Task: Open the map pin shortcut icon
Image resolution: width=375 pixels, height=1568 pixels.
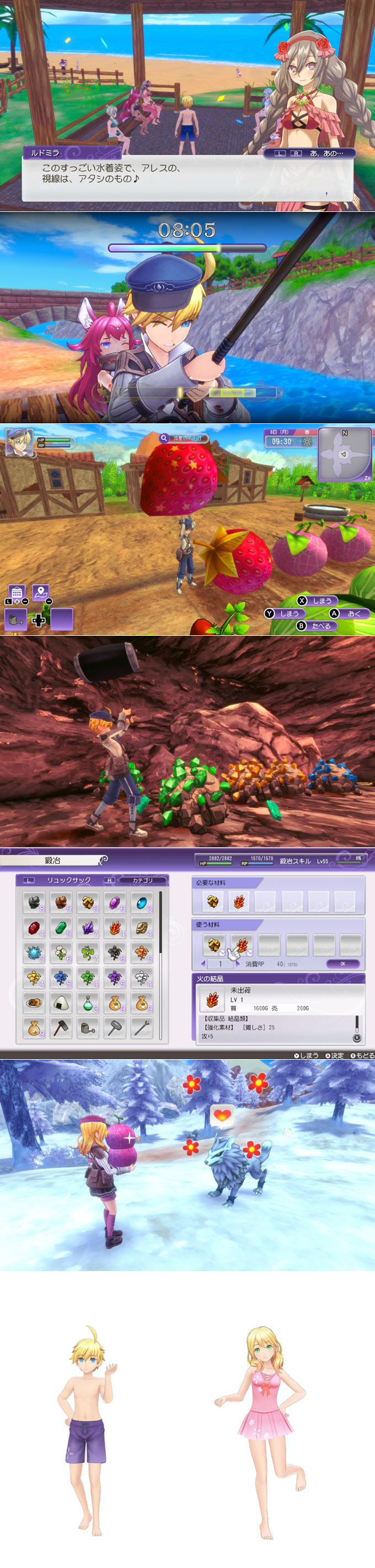Action: coord(40,591)
